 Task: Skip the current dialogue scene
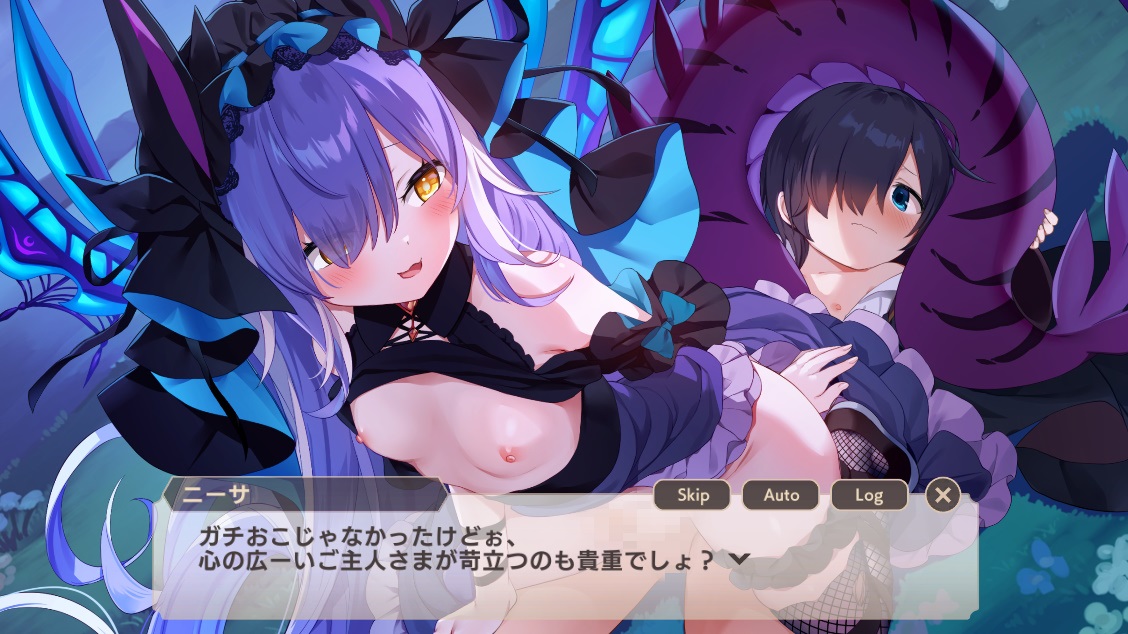click(x=692, y=495)
